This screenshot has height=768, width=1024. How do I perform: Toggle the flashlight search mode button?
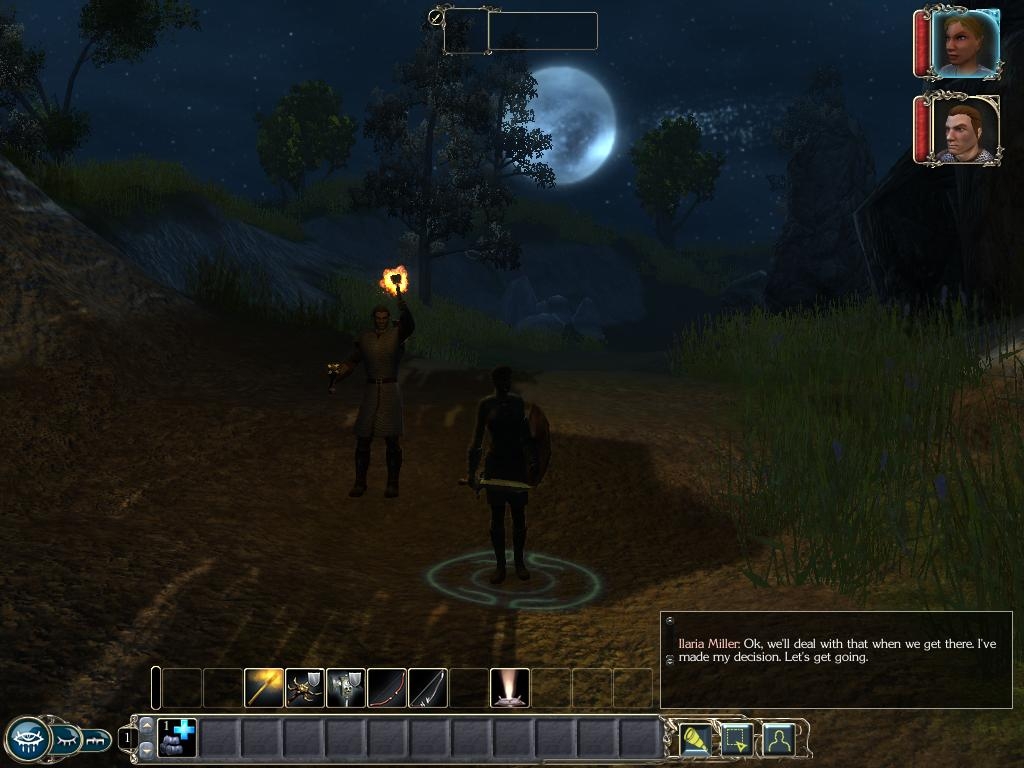coord(695,738)
